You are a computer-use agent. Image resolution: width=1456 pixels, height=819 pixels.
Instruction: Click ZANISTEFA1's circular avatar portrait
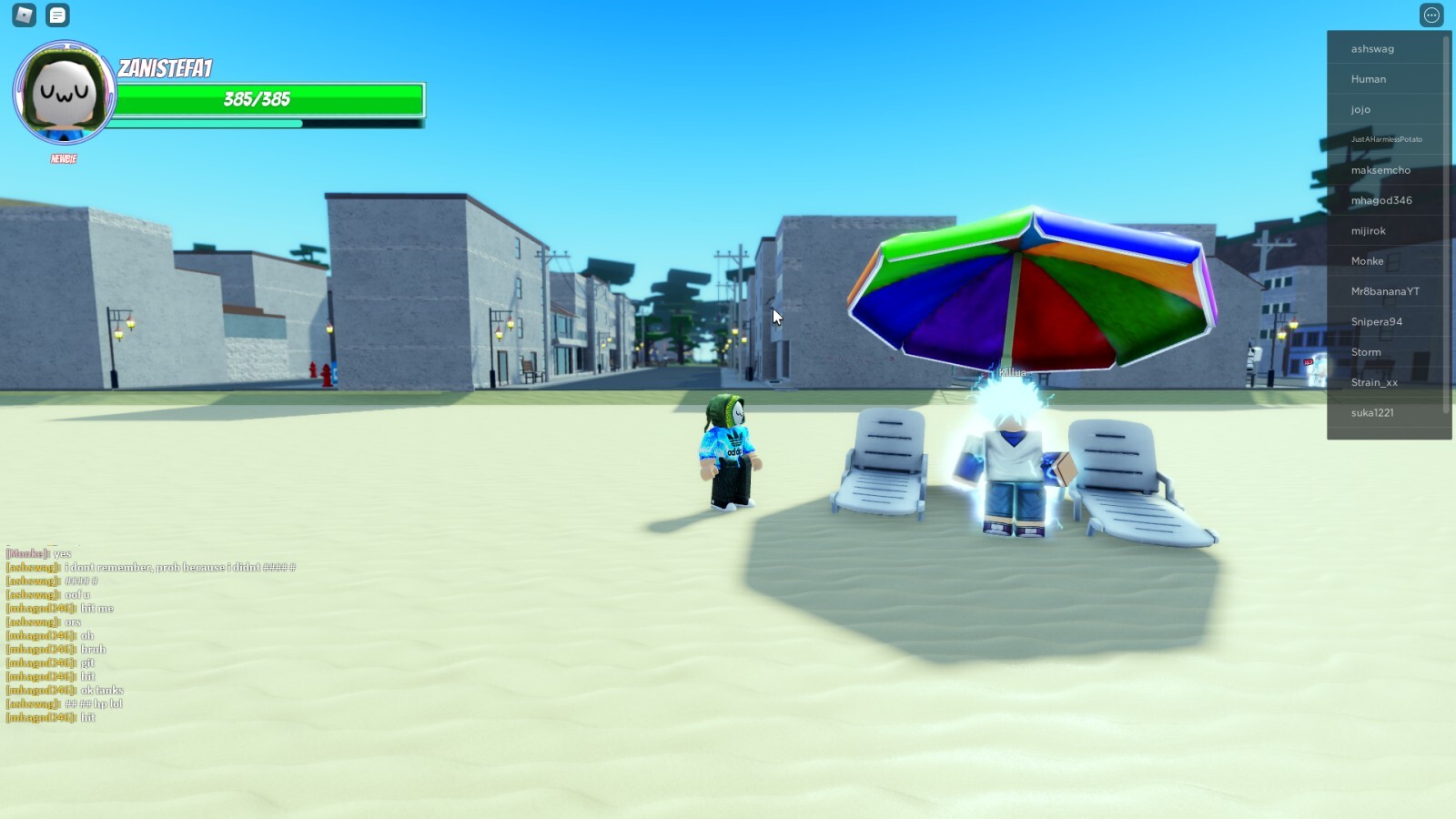click(61, 94)
